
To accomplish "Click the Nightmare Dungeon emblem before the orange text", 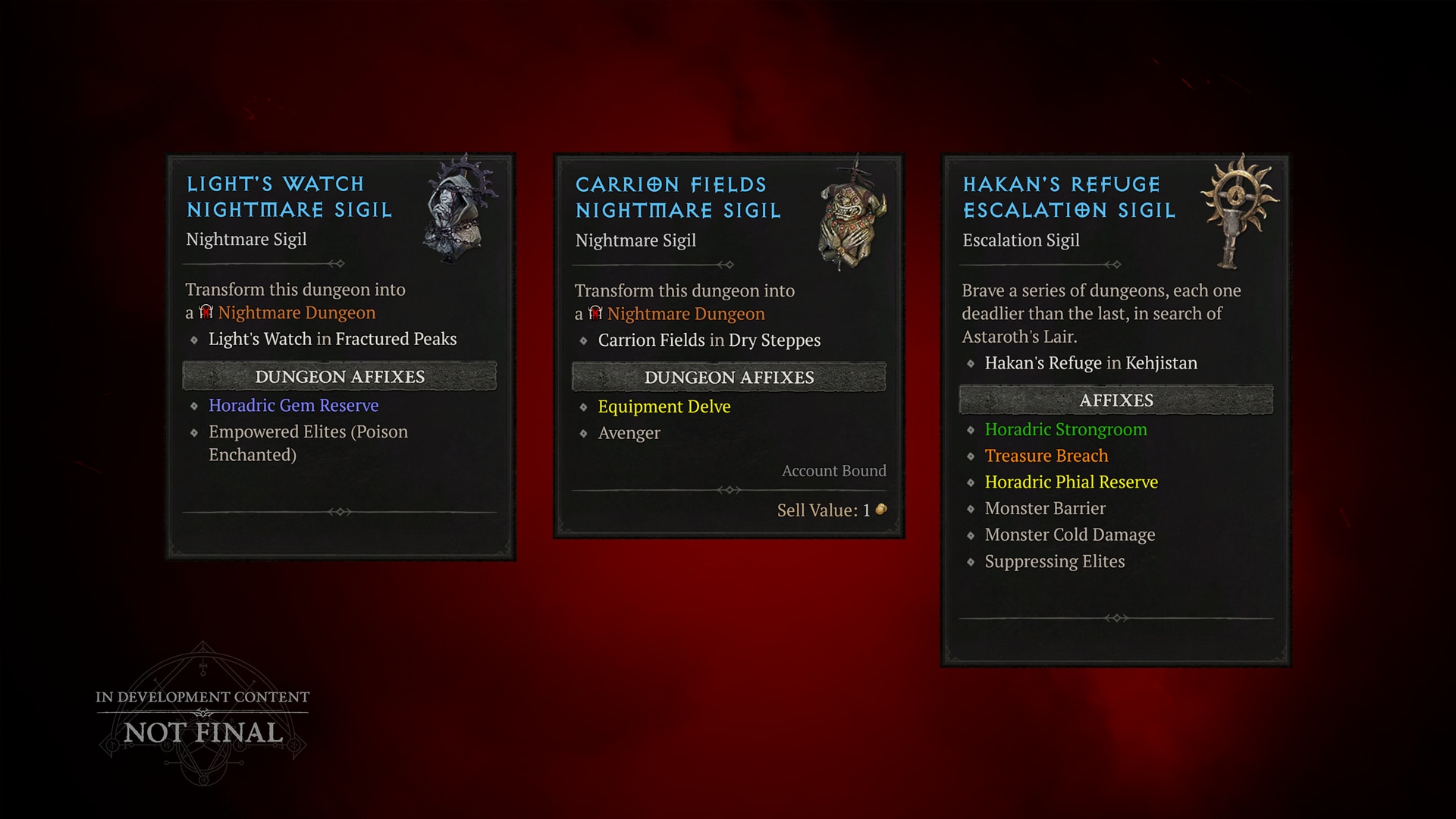I will click(x=206, y=312).
